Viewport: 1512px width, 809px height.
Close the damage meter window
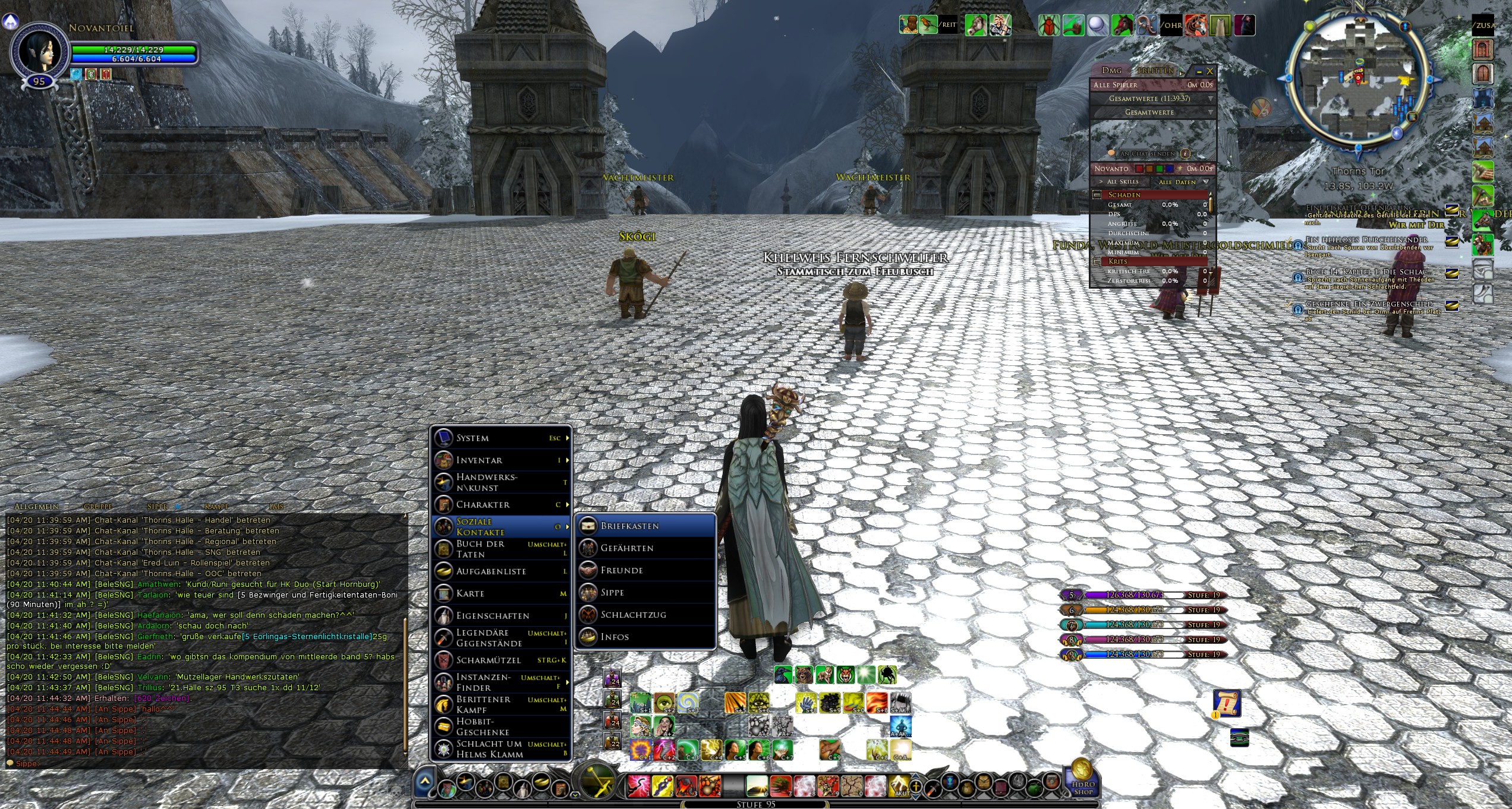coord(1209,71)
